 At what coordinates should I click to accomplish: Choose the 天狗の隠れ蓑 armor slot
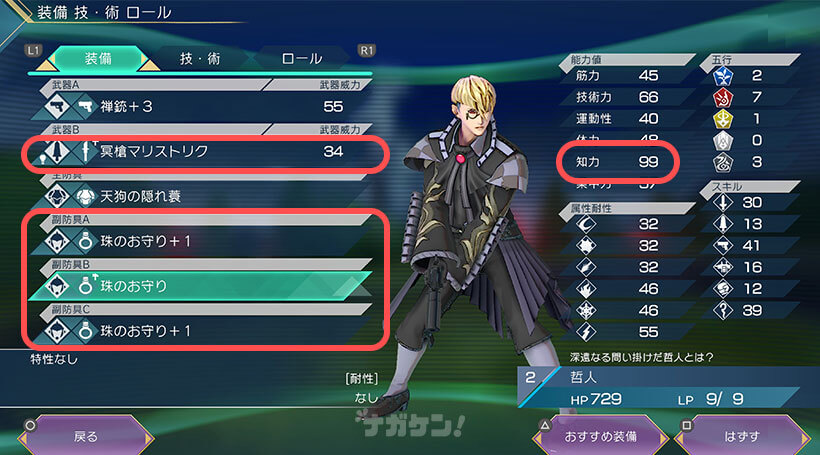(x=200, y=196)
